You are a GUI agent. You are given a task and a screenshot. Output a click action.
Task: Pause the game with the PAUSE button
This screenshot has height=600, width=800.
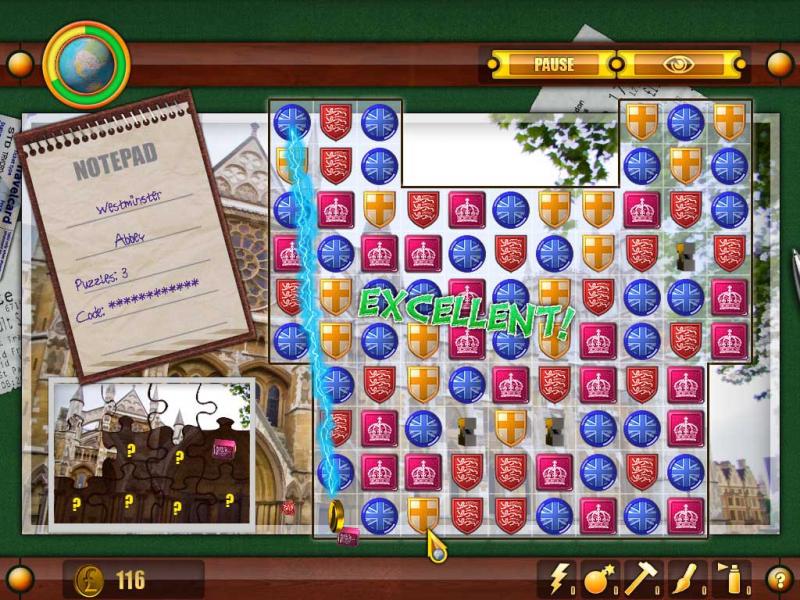(553, 65)
